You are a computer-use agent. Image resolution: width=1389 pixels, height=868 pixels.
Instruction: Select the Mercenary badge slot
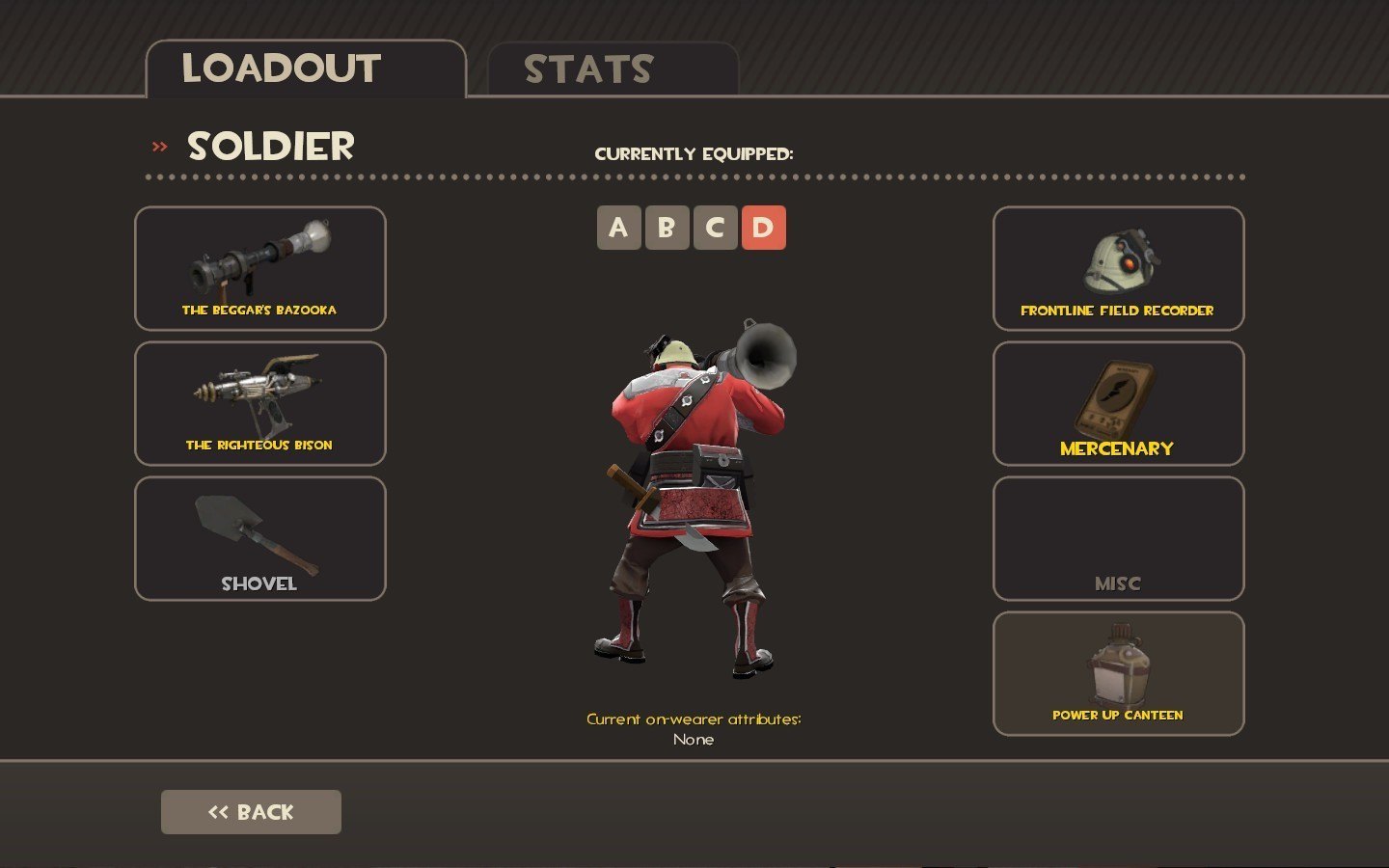[x=1118, y=403]
